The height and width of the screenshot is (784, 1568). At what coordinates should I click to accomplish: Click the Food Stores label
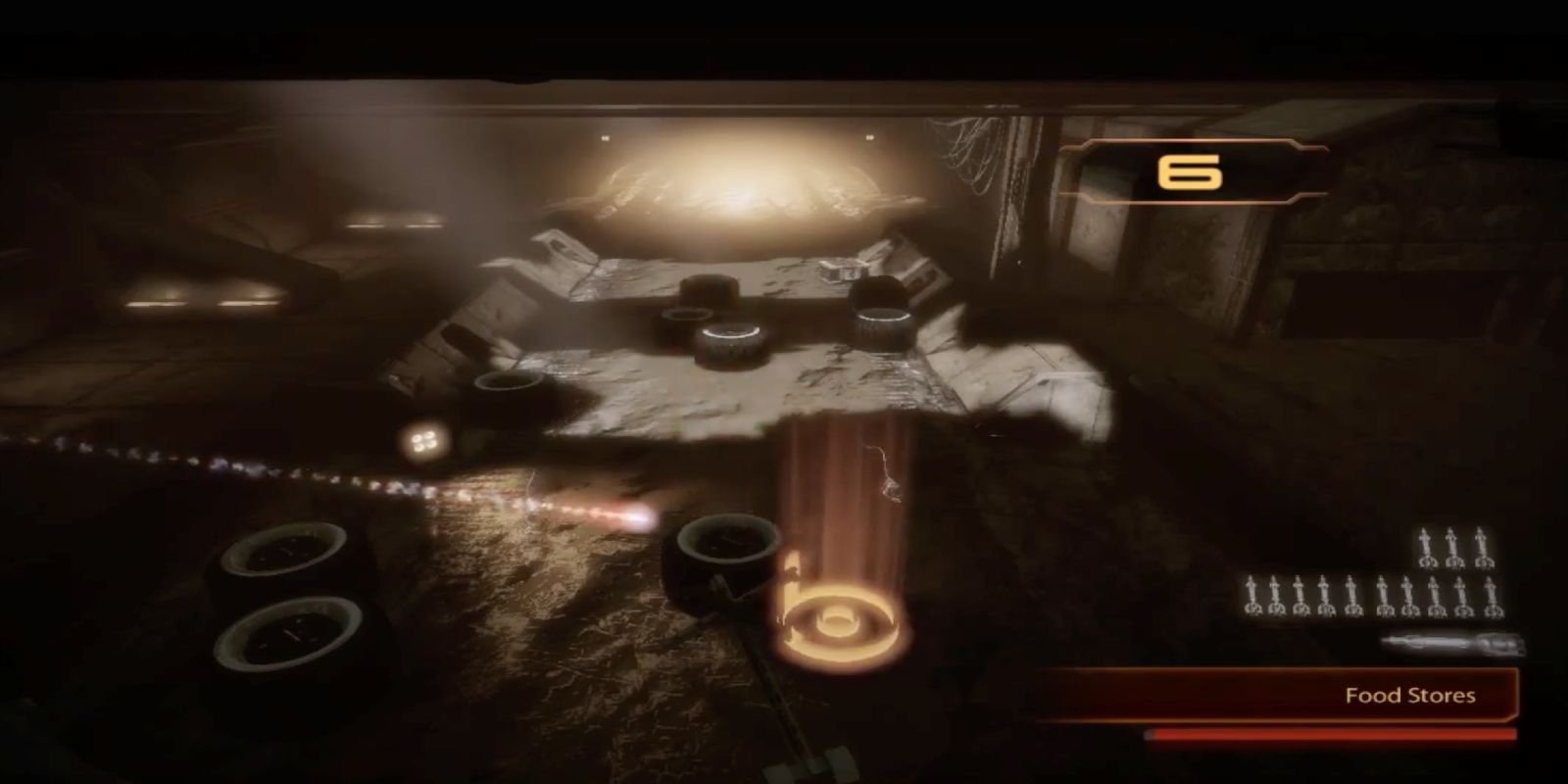coord(1409,696)
